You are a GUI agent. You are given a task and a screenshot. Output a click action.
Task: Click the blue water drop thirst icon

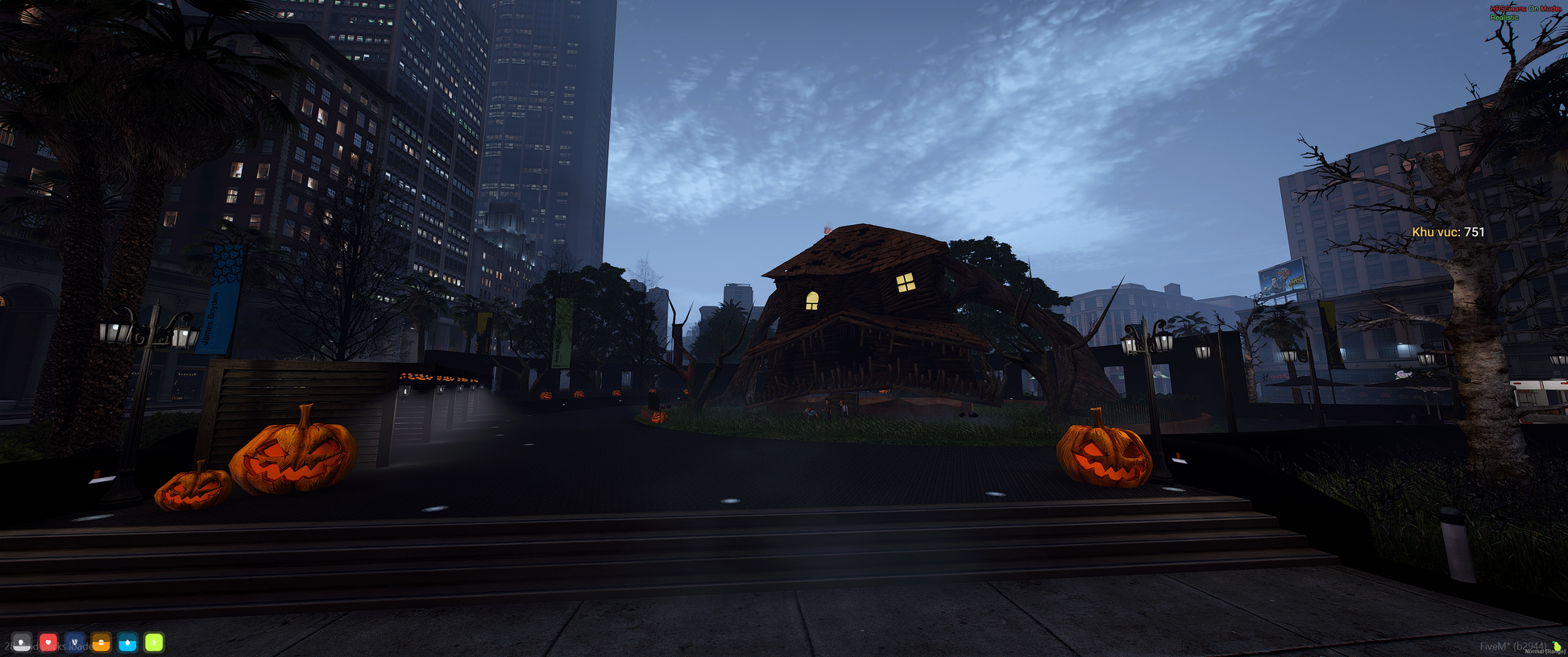(128, 642)
